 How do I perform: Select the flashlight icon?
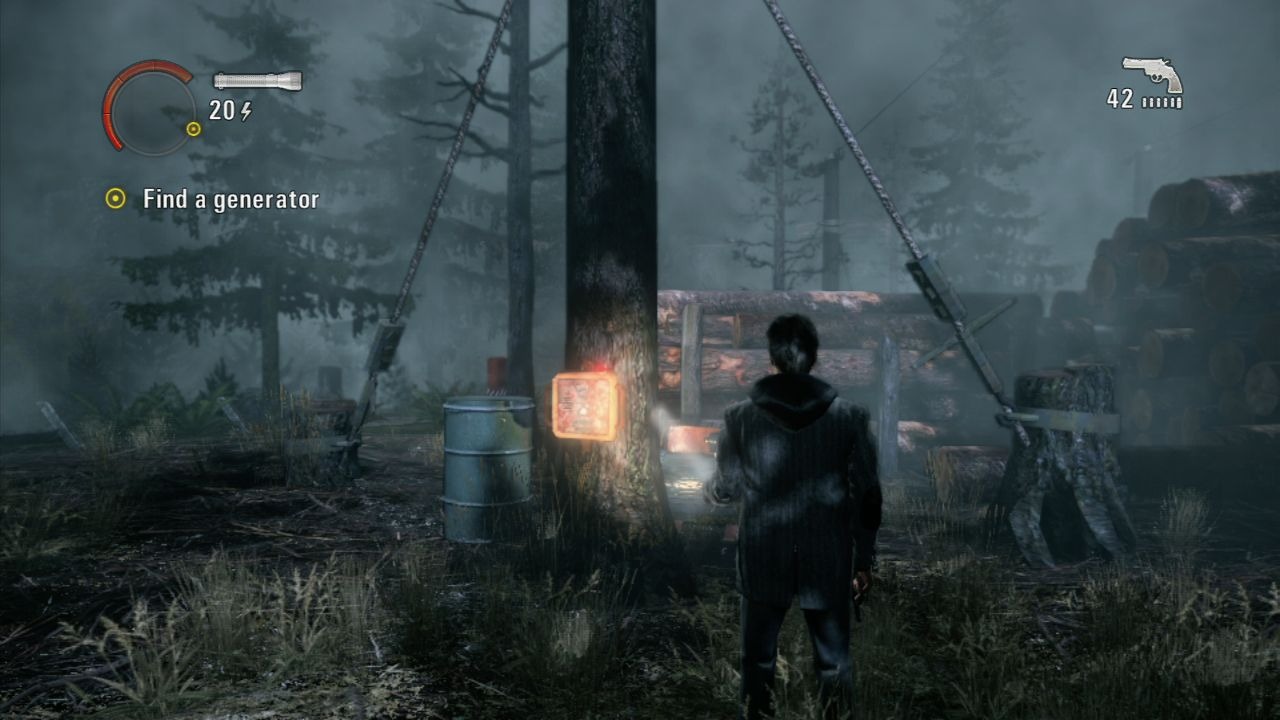point(257,81)
